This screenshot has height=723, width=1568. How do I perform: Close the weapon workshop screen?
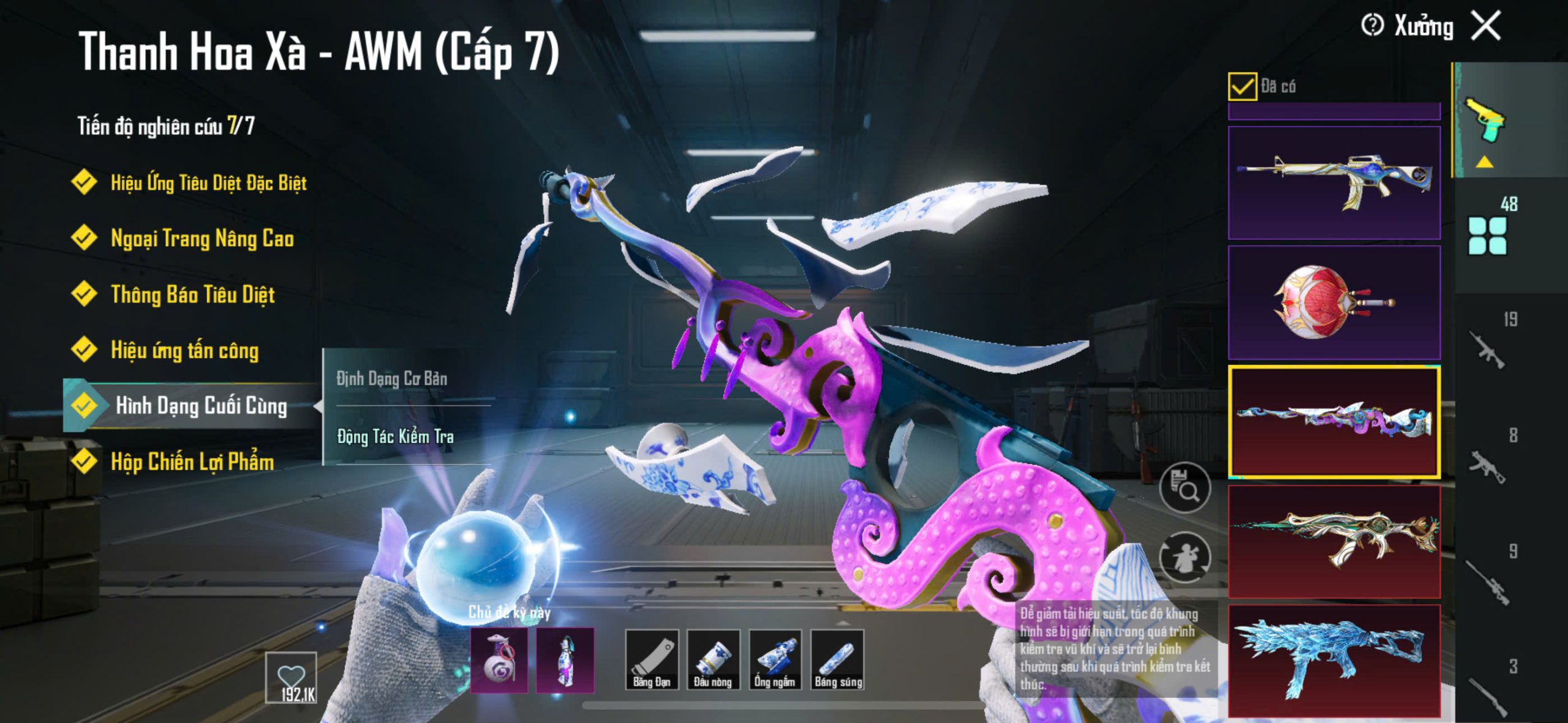(1487, 26)
